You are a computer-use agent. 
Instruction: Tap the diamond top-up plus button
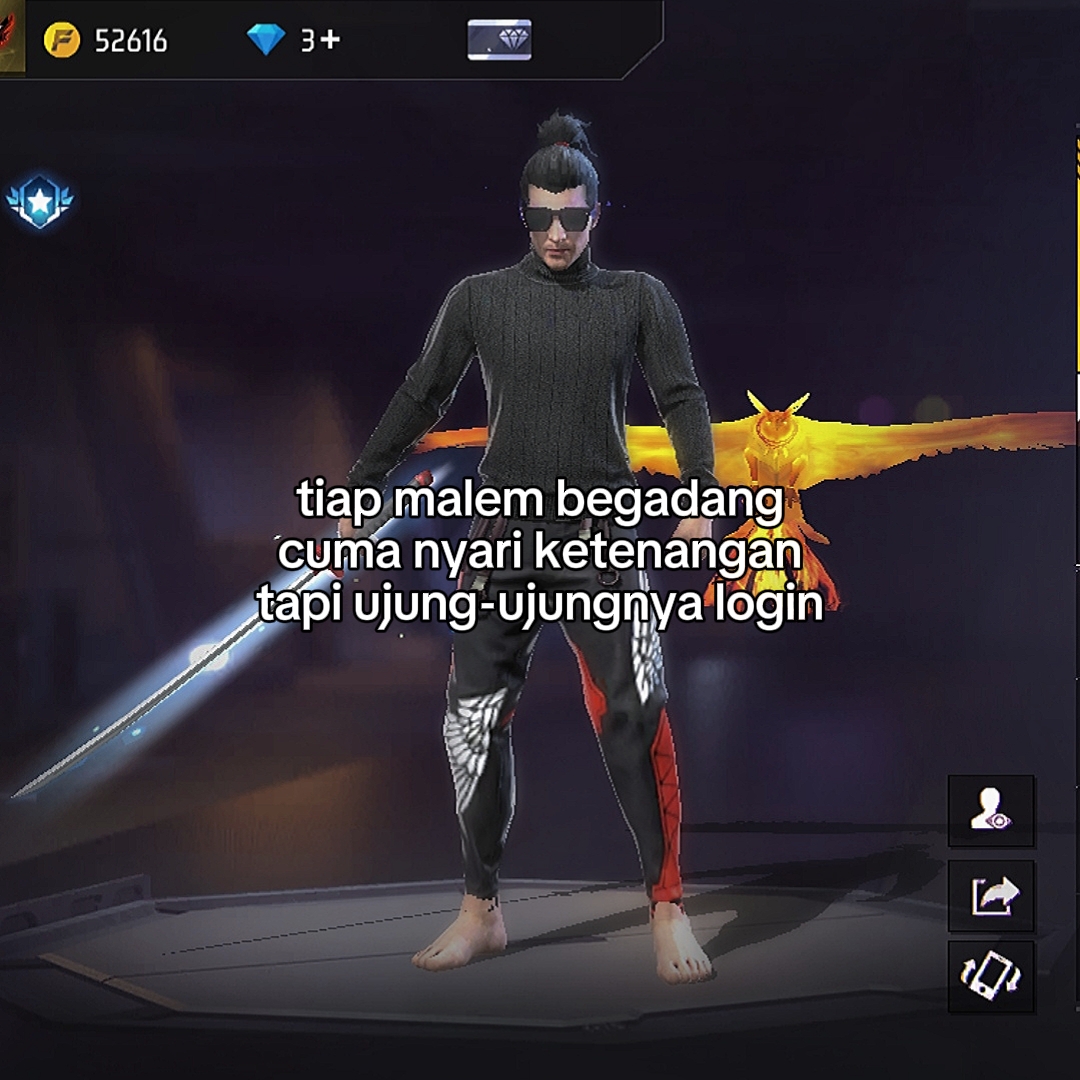331,40
